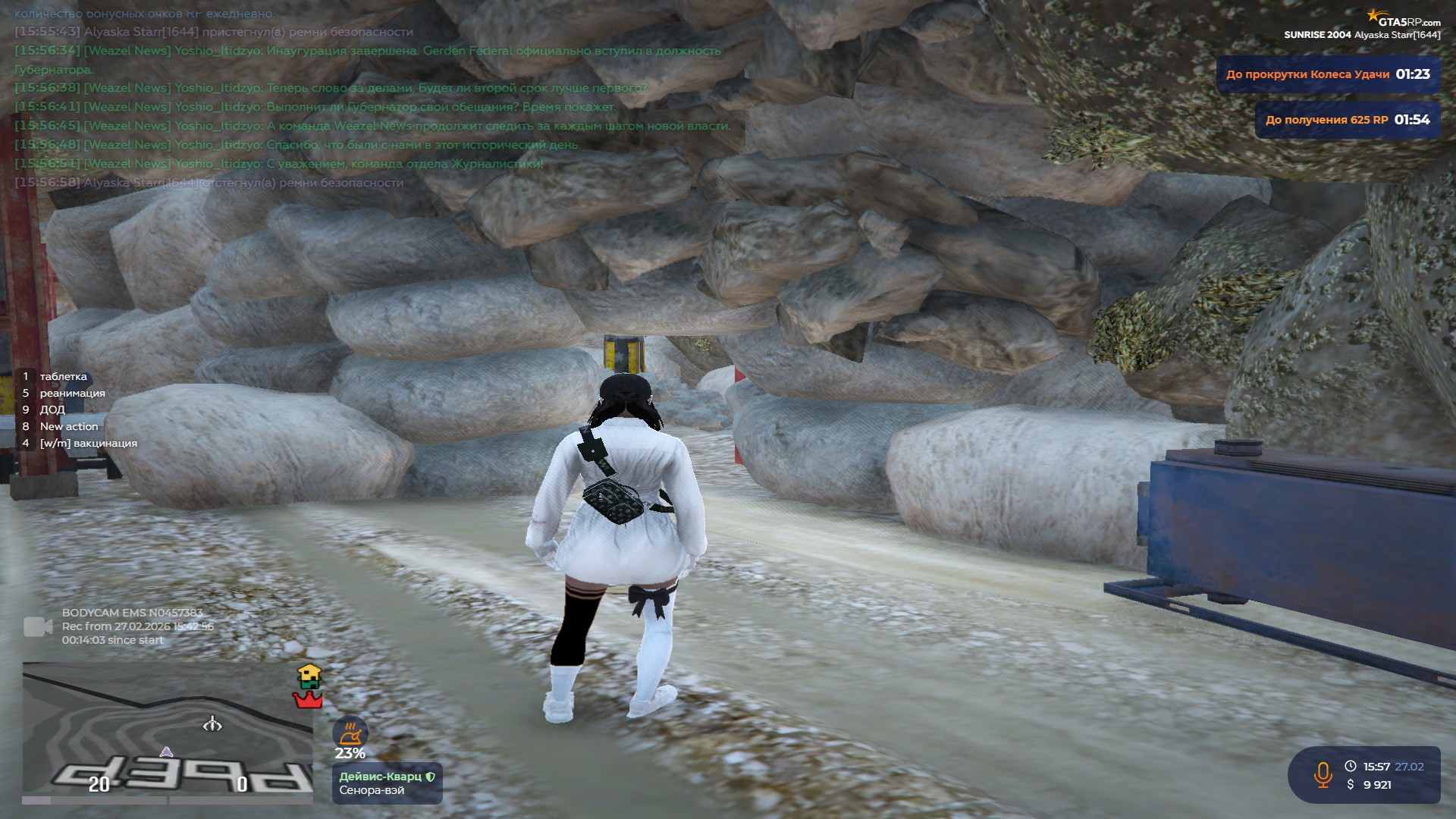Select the "таблетка" quick action
Image resolution: width=1456 pixels, height=819 pixels.
click(x=63, y=376)
